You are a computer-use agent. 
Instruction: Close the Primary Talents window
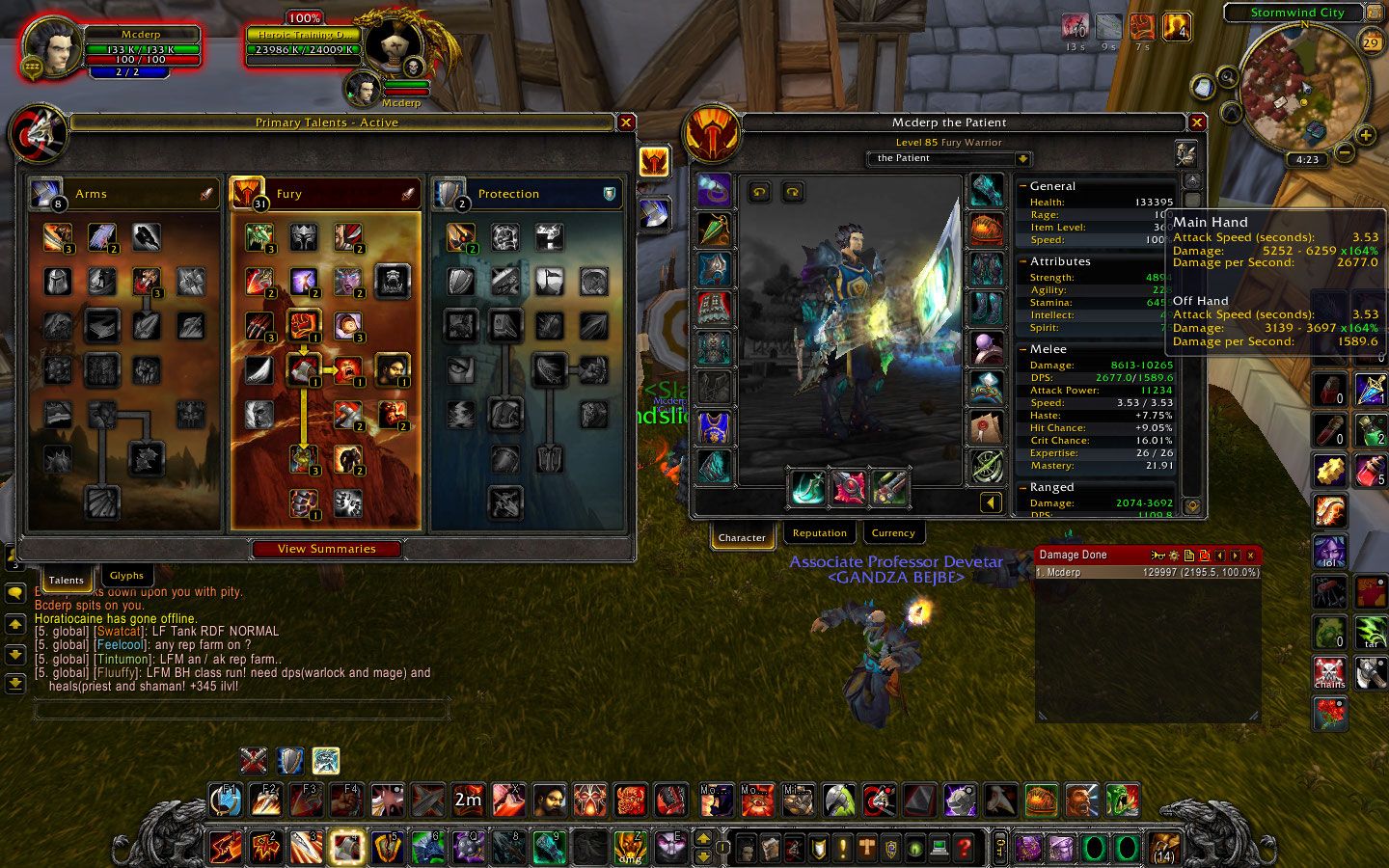tap(626, 122)
